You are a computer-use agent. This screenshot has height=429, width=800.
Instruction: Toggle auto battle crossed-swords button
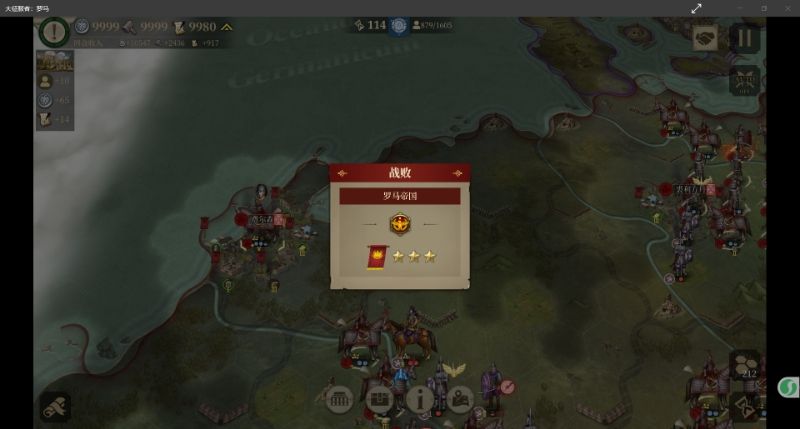coord(745,80)
